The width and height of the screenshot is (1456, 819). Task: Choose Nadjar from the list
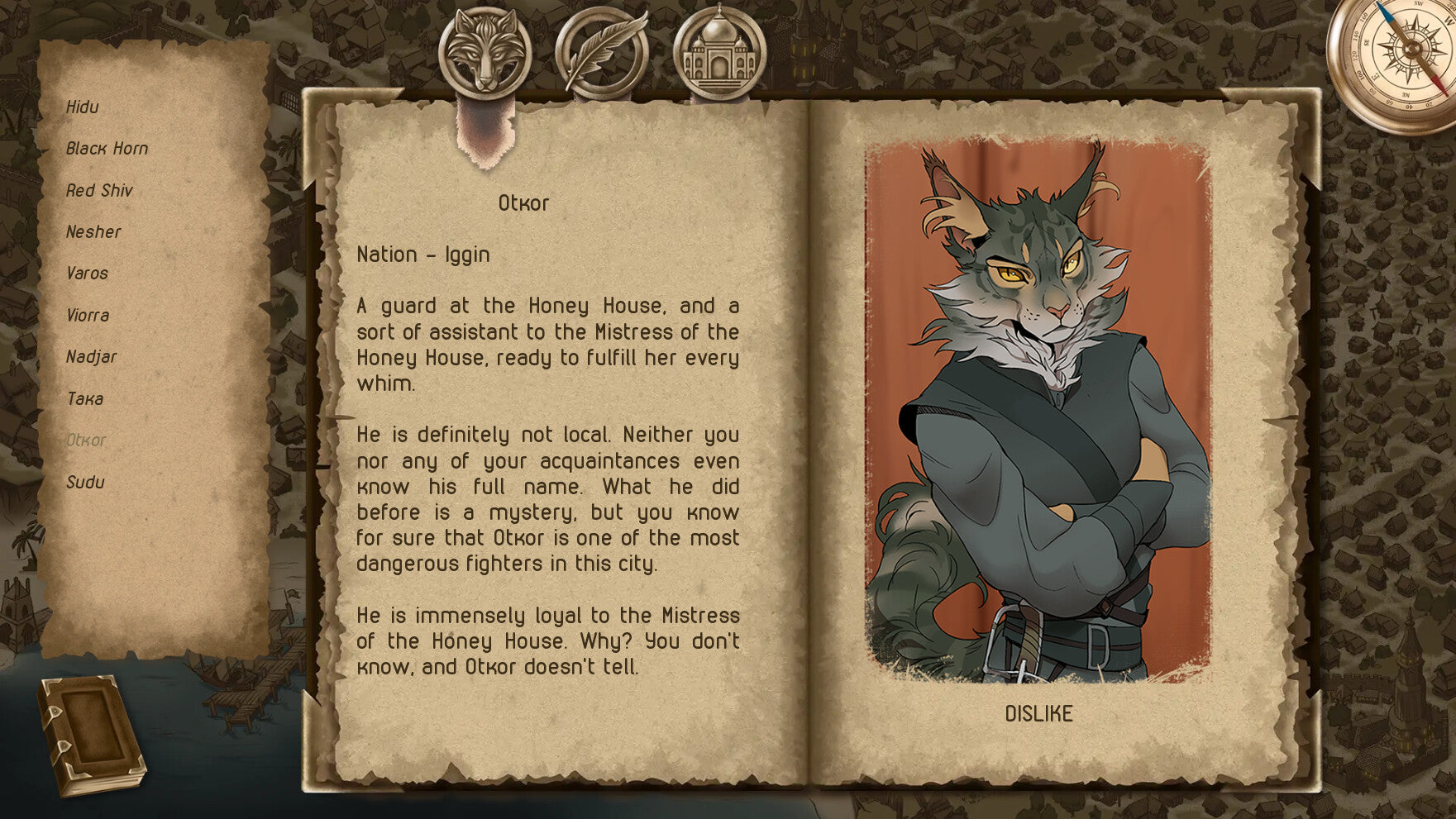point(91,357)
